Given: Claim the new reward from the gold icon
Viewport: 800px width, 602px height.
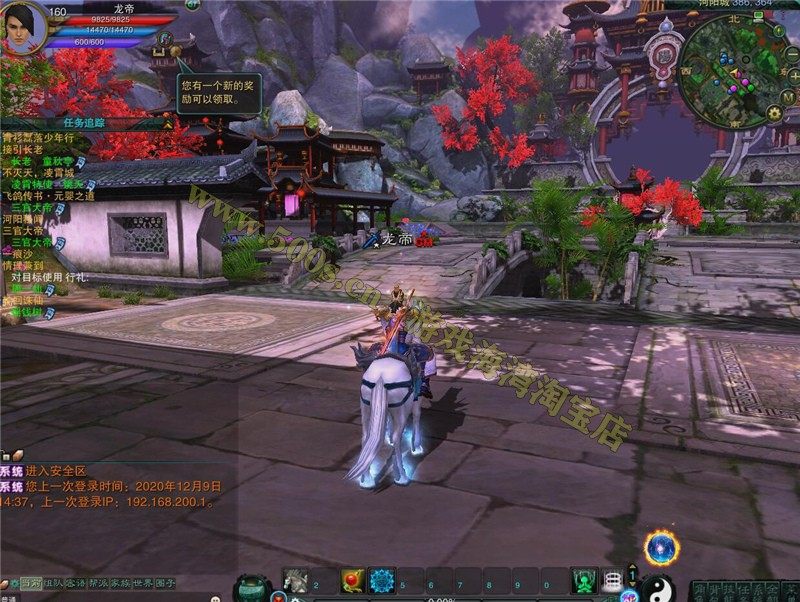Looking at the screenshot, I should pos(176,50).
